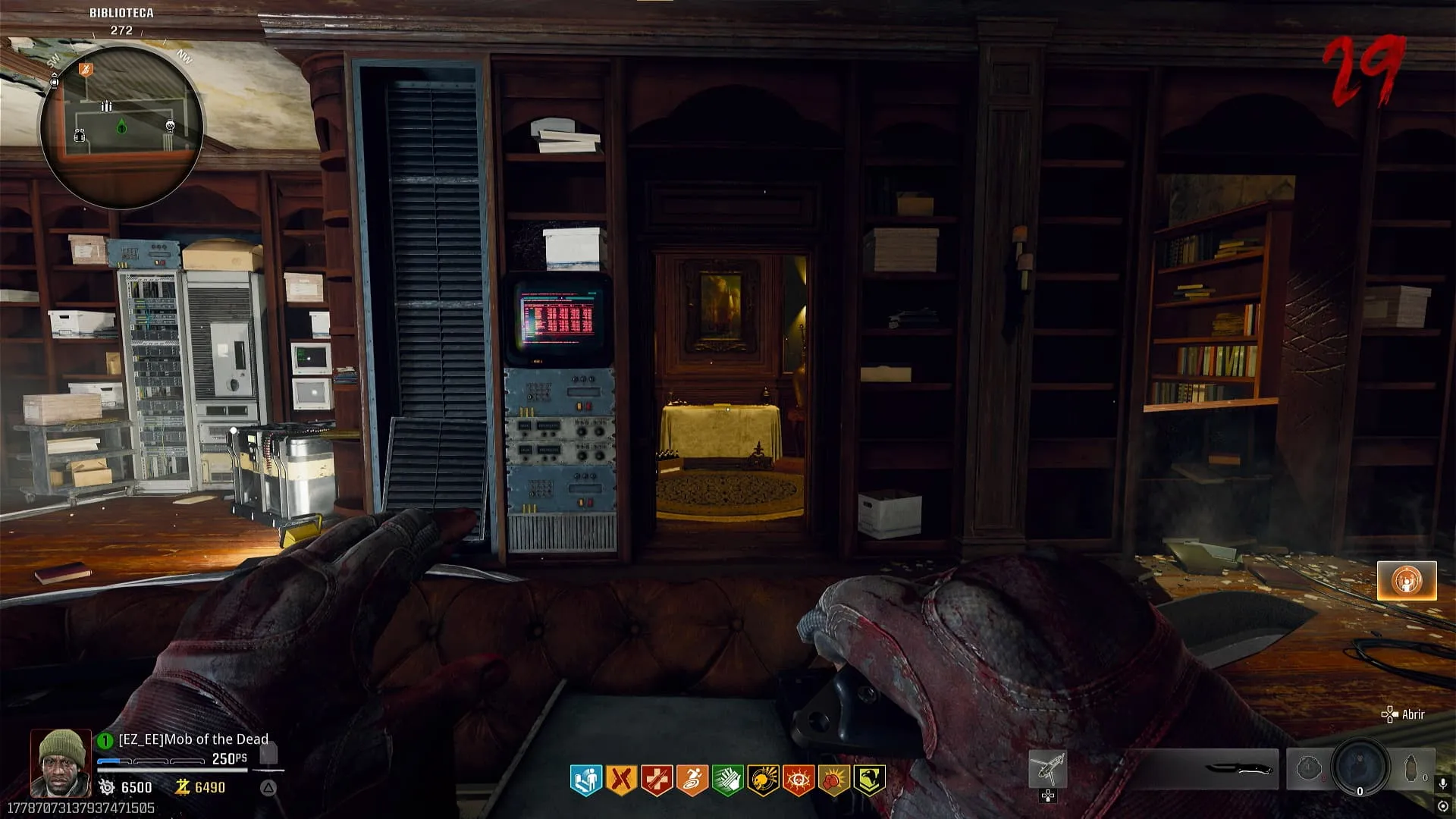Click the skull marker on the minimap
1456x819 pixels.
170,127
